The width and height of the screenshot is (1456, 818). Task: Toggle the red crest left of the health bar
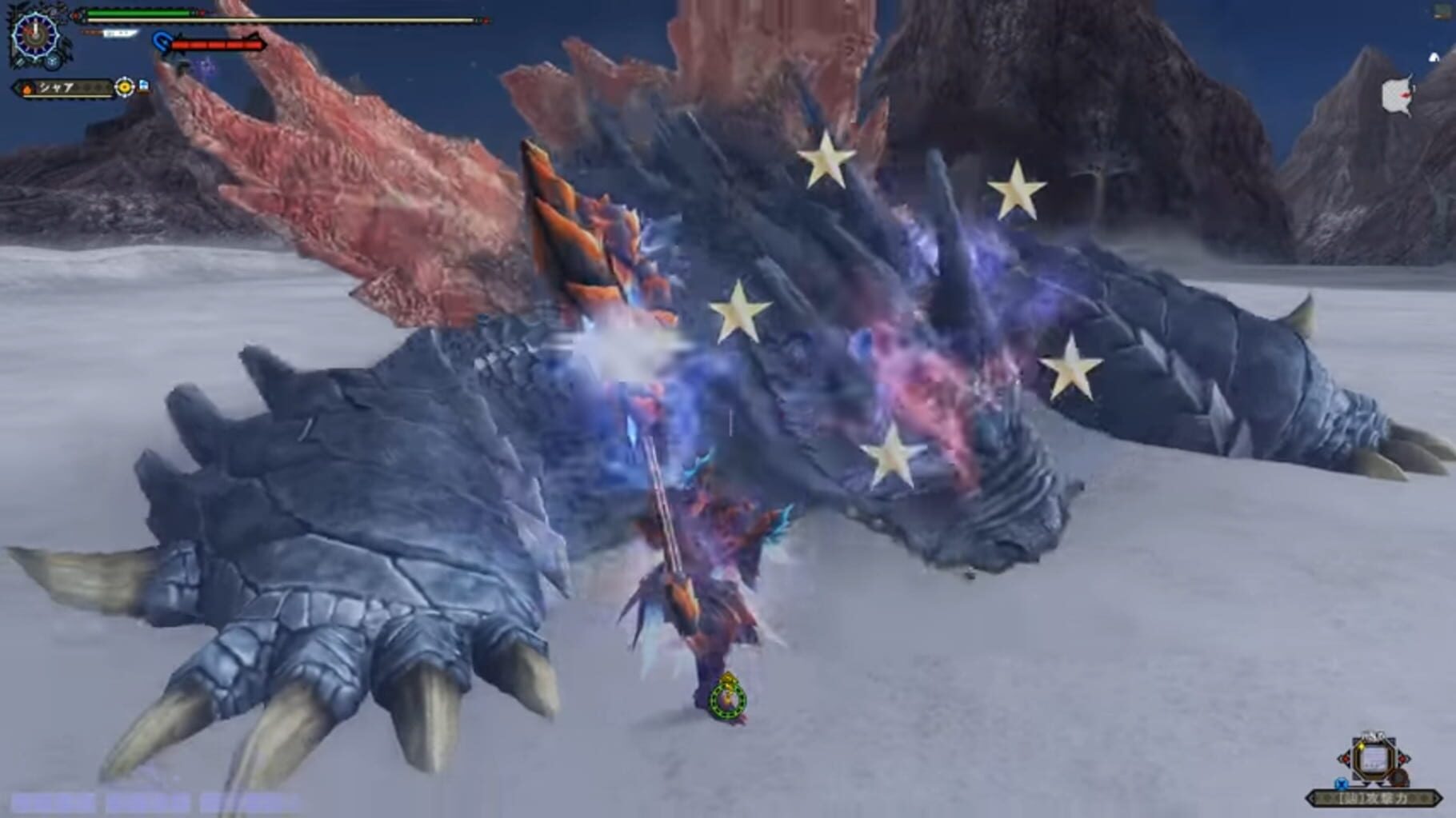click(77, 15)
